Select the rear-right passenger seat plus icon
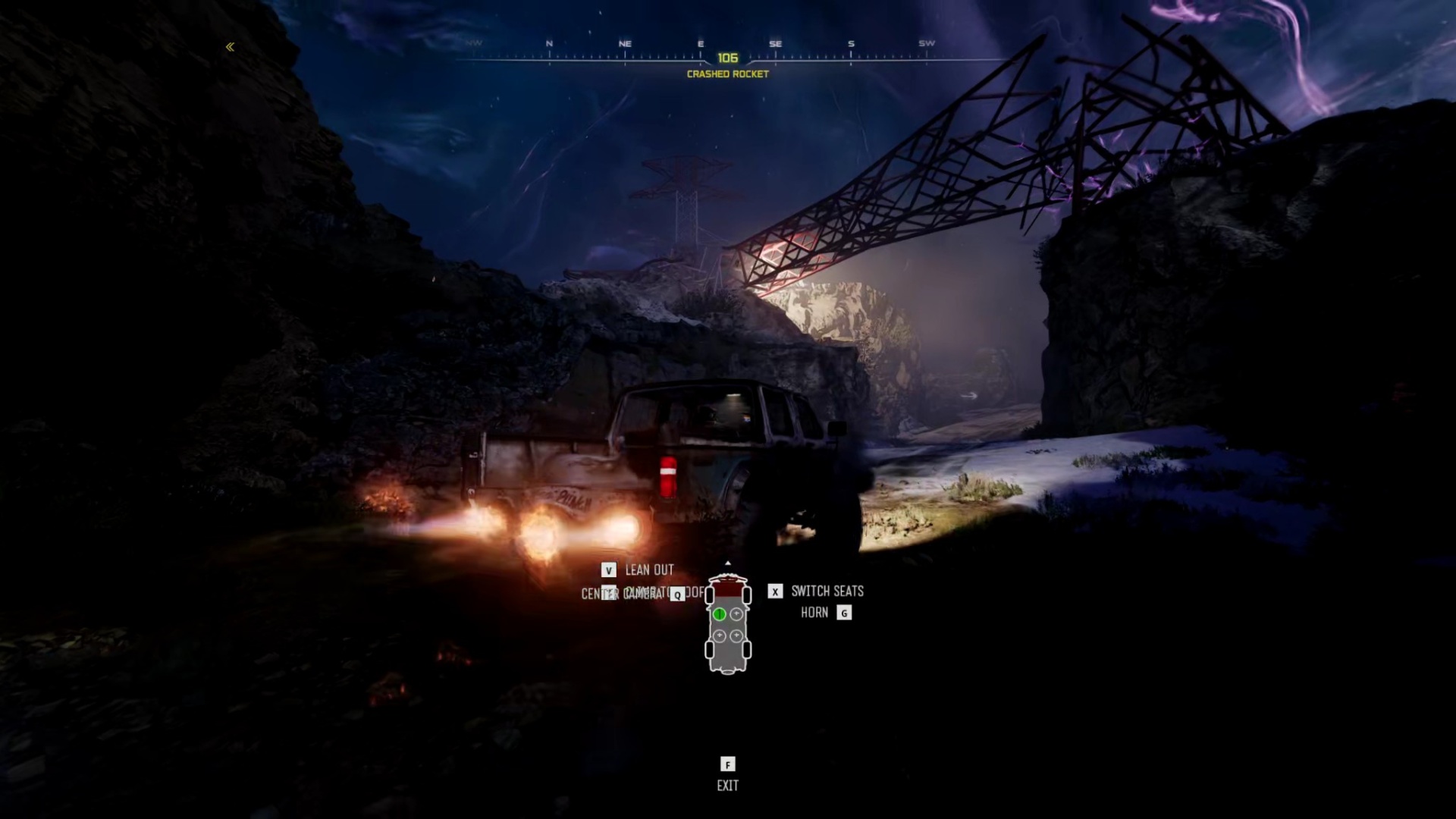 click(736, 635)
